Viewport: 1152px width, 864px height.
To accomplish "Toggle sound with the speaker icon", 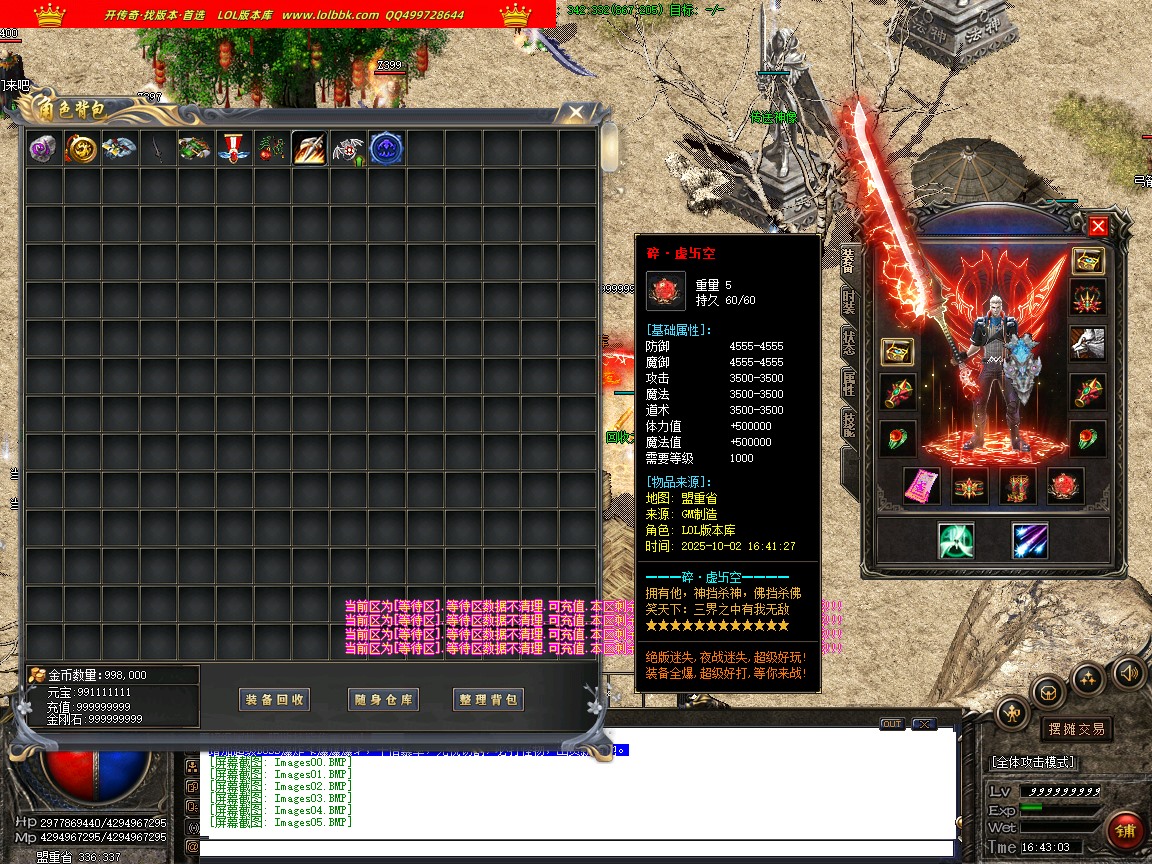I will 1128,672.
